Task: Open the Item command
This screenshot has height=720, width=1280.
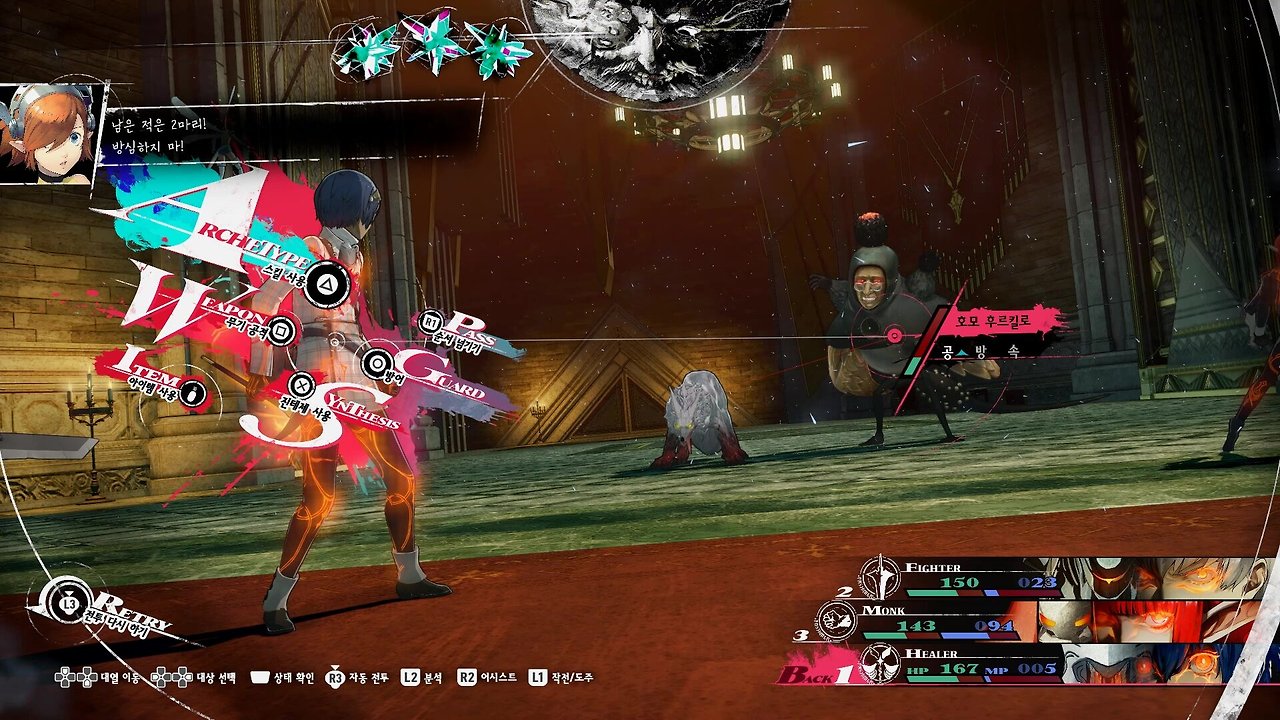Action: (x=194, y=392)
